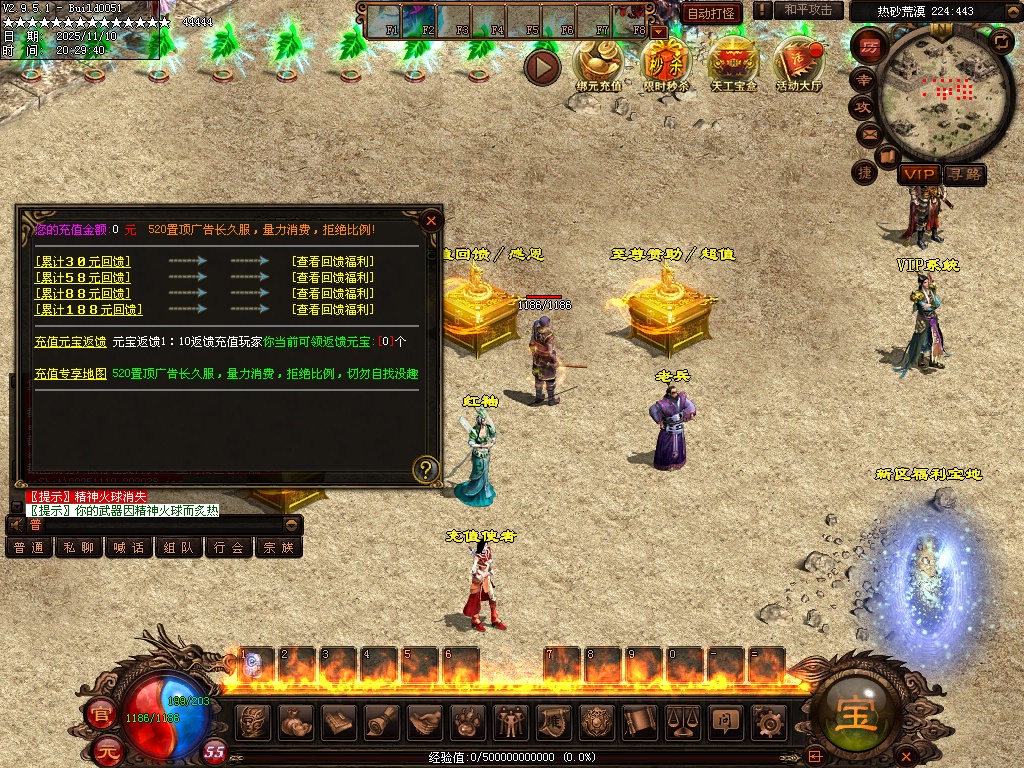Image resolution: width=1024 pixels, height=768 pixels.
Task: Open the 累计188元回馈 reward link
Action: coord(88,309)
